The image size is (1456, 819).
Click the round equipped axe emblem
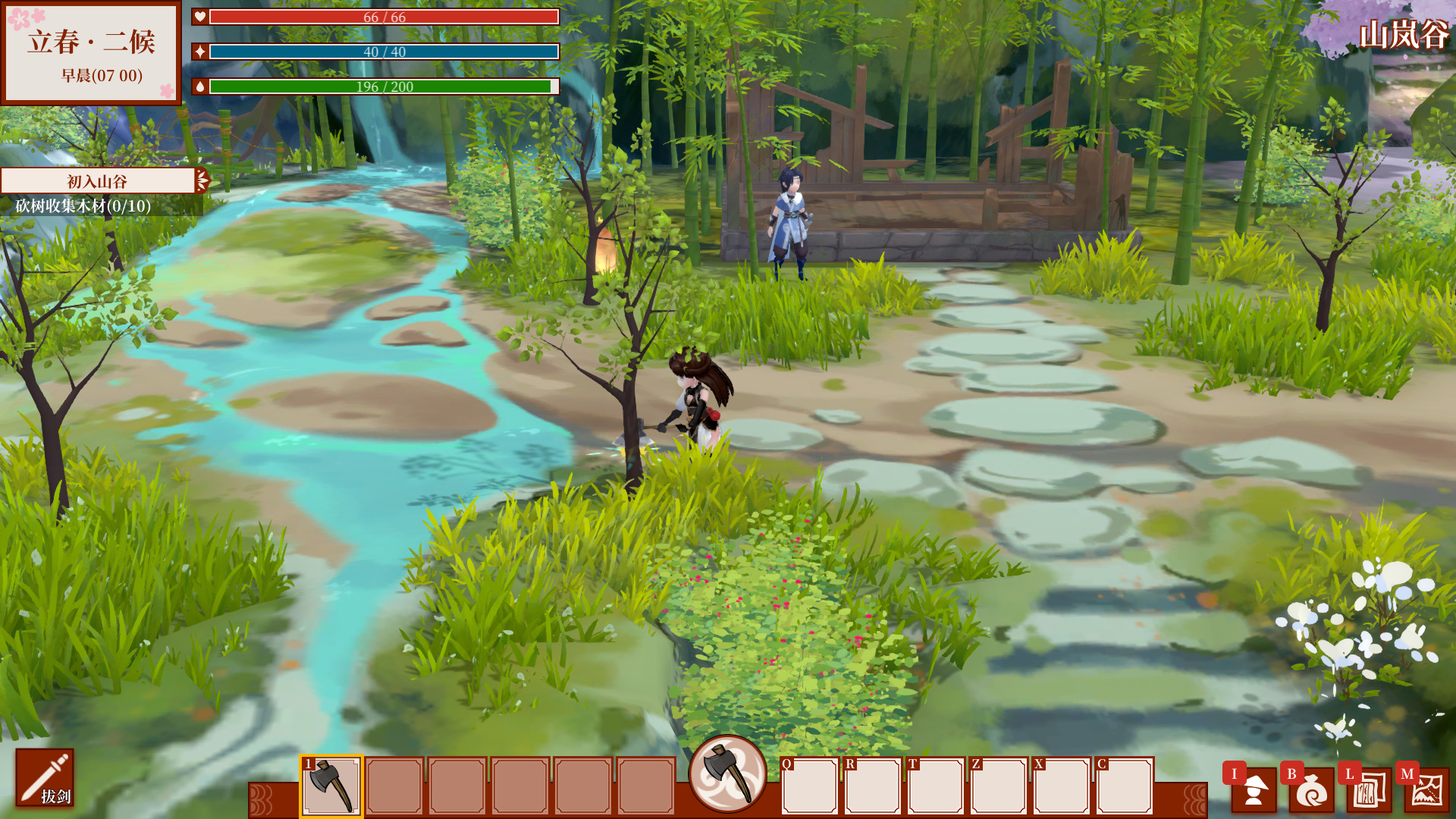[727, 773]
